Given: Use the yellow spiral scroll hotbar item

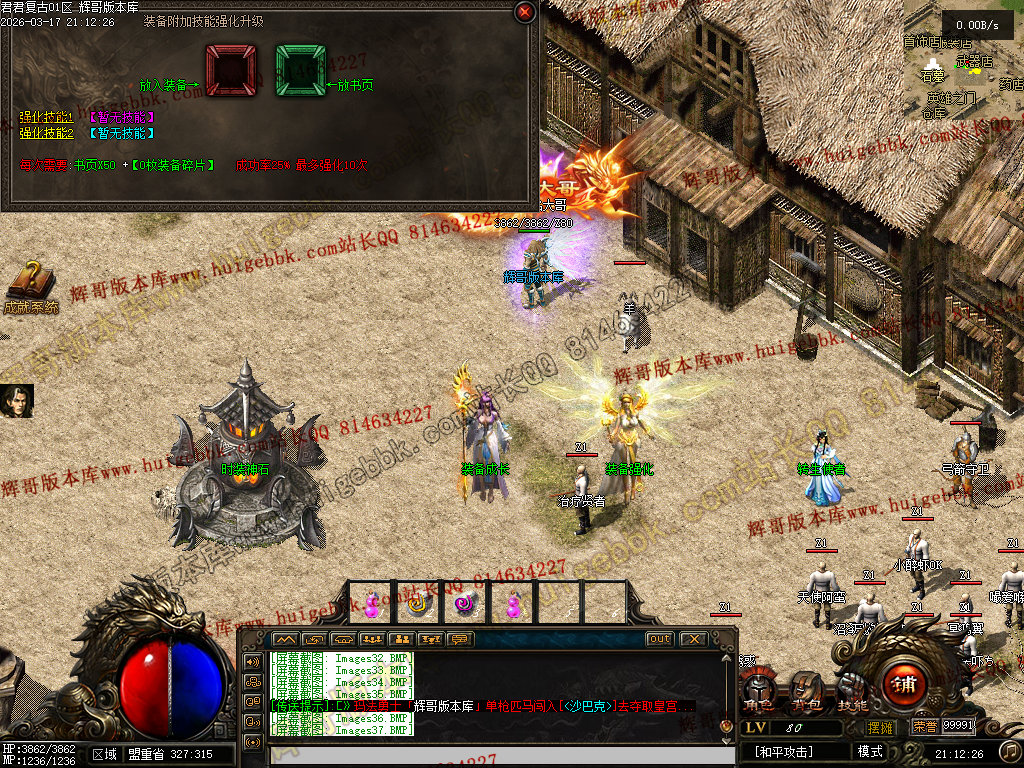Looking at the screenshot, I should pyautogui.click(x=418, y=604).
